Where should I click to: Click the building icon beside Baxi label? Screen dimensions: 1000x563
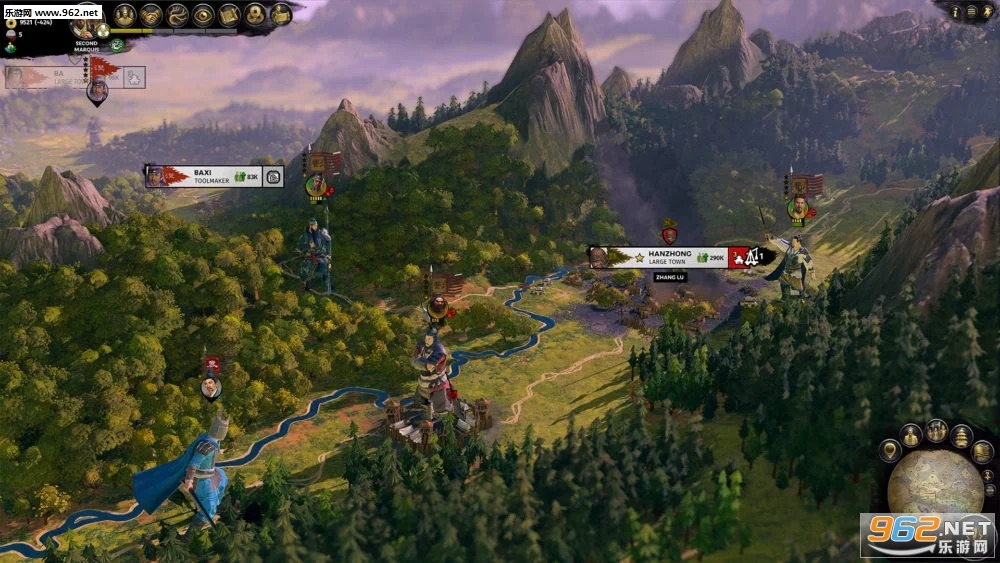[273, 177]
